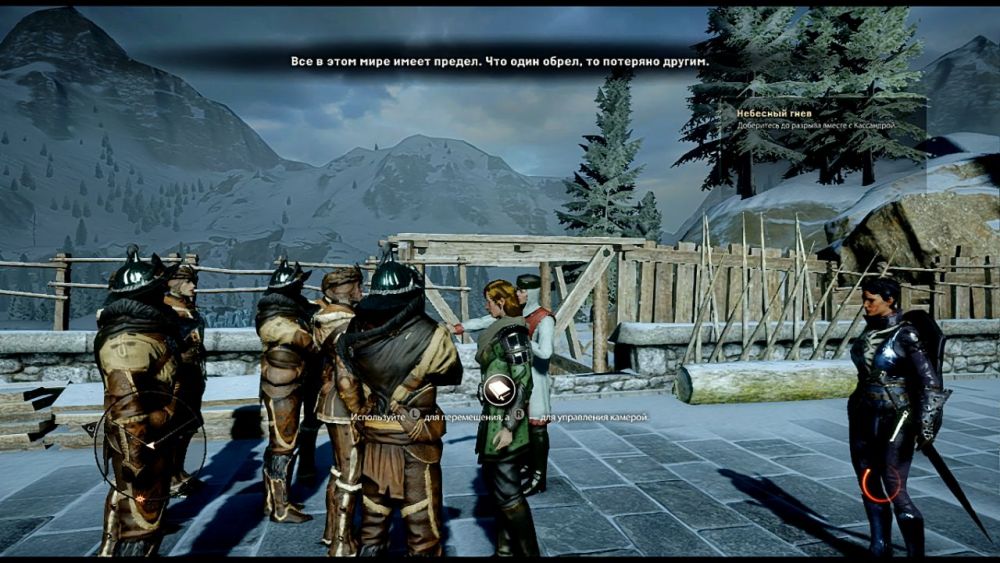This screenshot has width=1000, height=563.
Task: Select the speech interaction icon
Action: click(x=497, y=391)
